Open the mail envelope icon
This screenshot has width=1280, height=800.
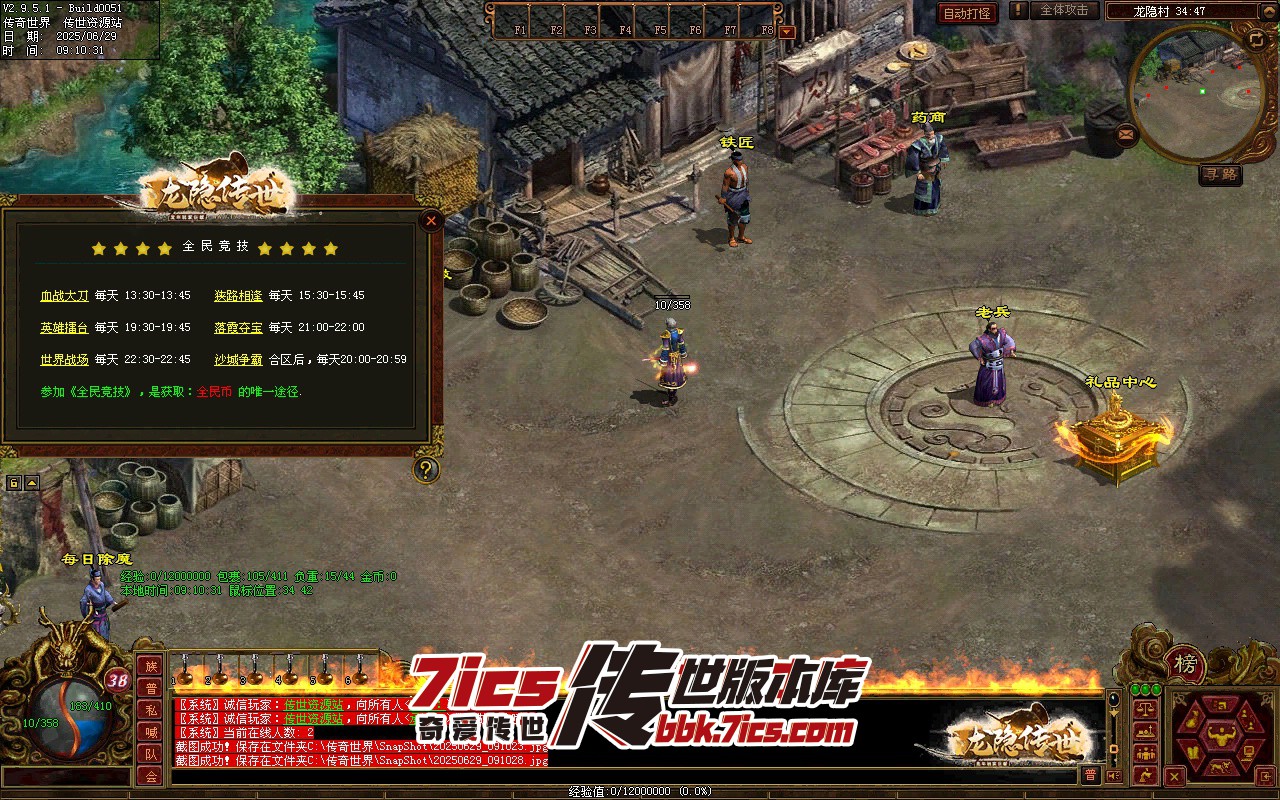point(1127,133)
